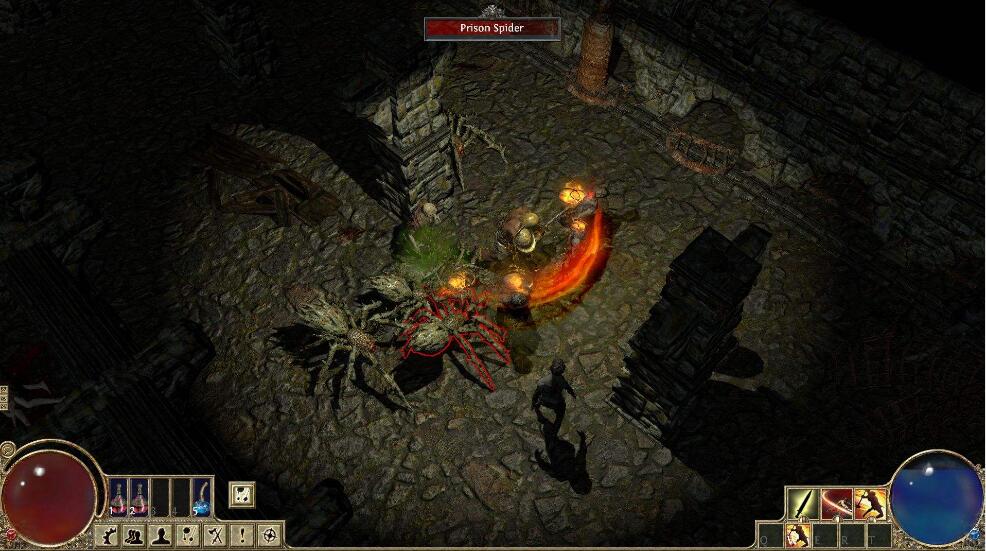This screenshot has height=551, width=986.
Task: Click the empty Q skill slot
Action: click(769, 537)
